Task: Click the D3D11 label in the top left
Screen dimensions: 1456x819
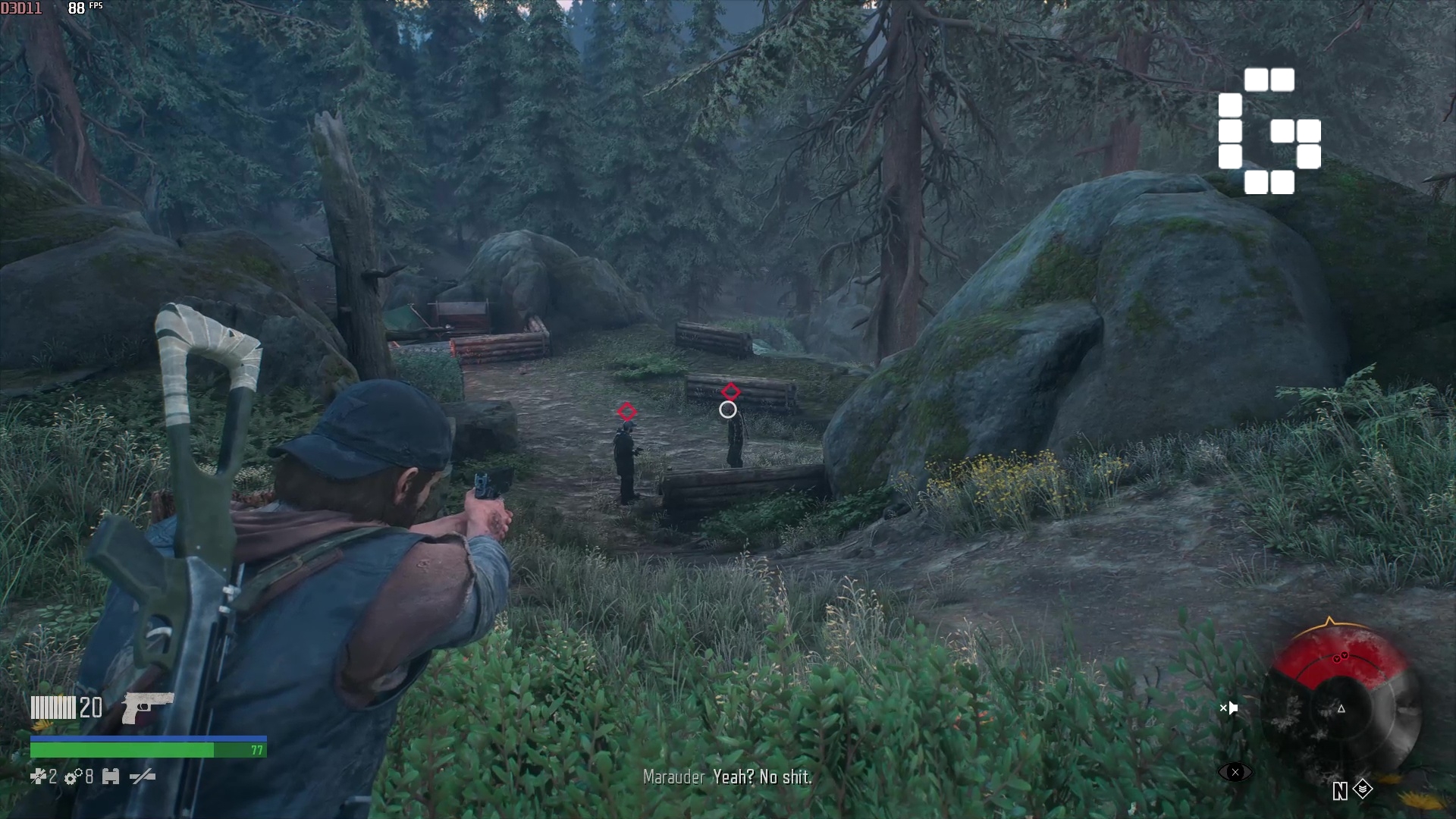Action: pyautogui.click(x=21, y=8)
